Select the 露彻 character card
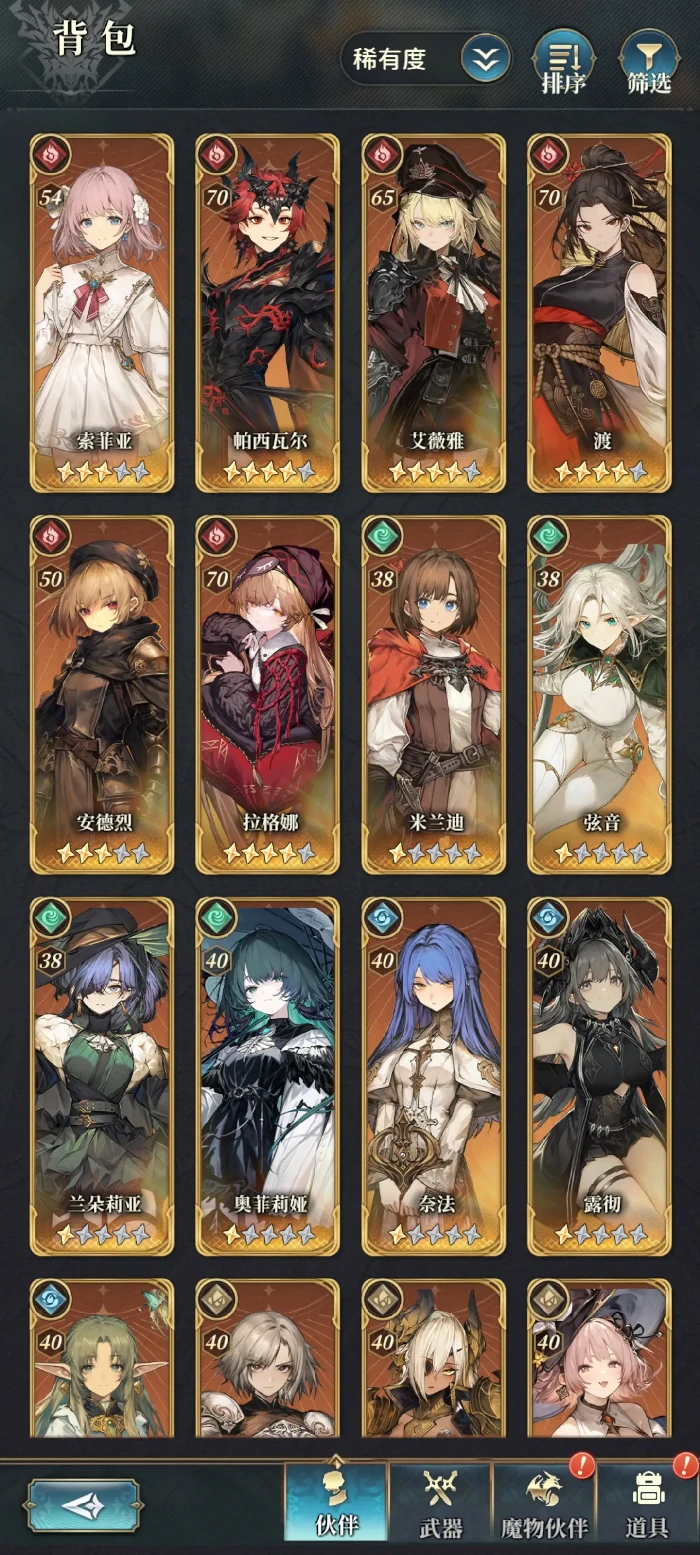Viewport: 700px width, 1555px height. tap(599, 1076)
